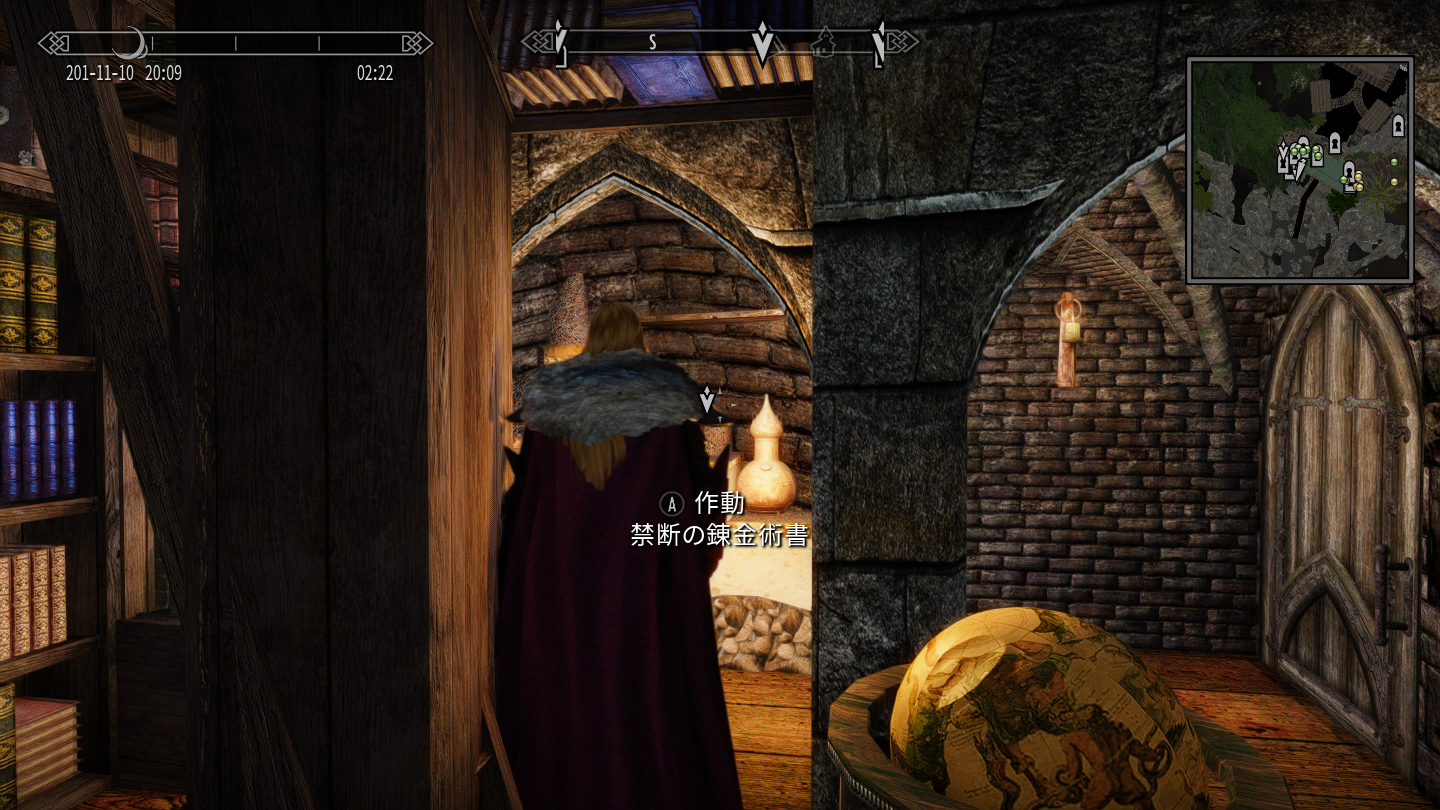Select the central quest marker arrow on the compass
Image resolution: width=1440 pixels, height=810 pixels.
(763, 43)
